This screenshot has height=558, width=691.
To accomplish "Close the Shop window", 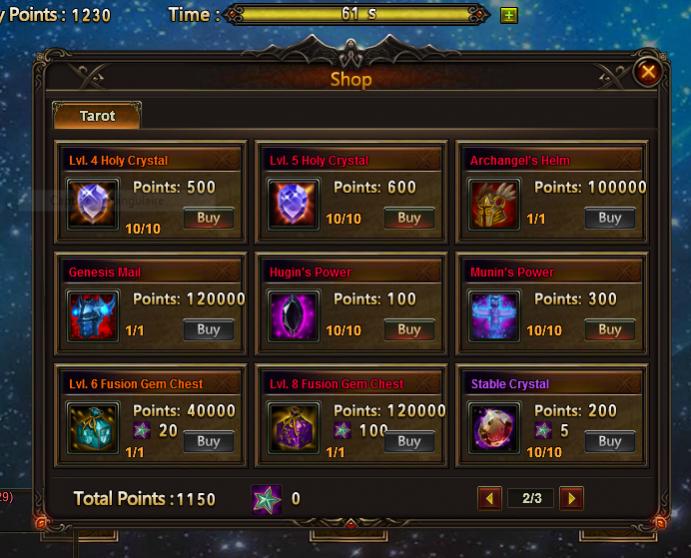I will [648, 72].
